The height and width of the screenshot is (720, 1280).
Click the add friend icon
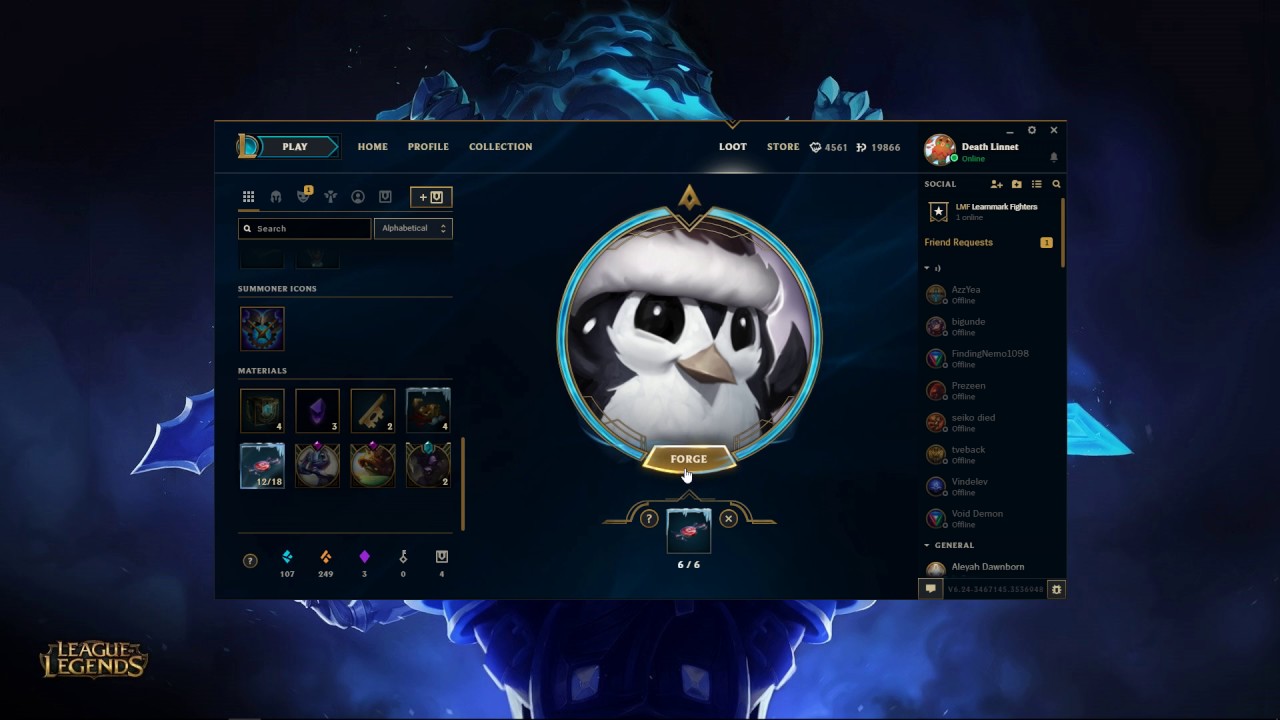[996, 184]
